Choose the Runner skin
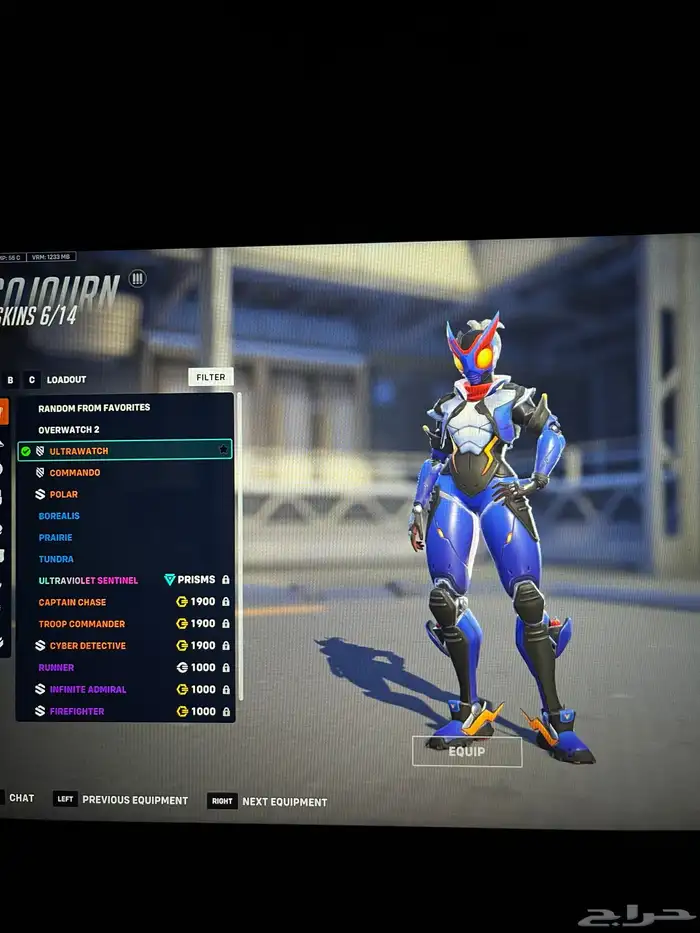 [x=56, y=668]
